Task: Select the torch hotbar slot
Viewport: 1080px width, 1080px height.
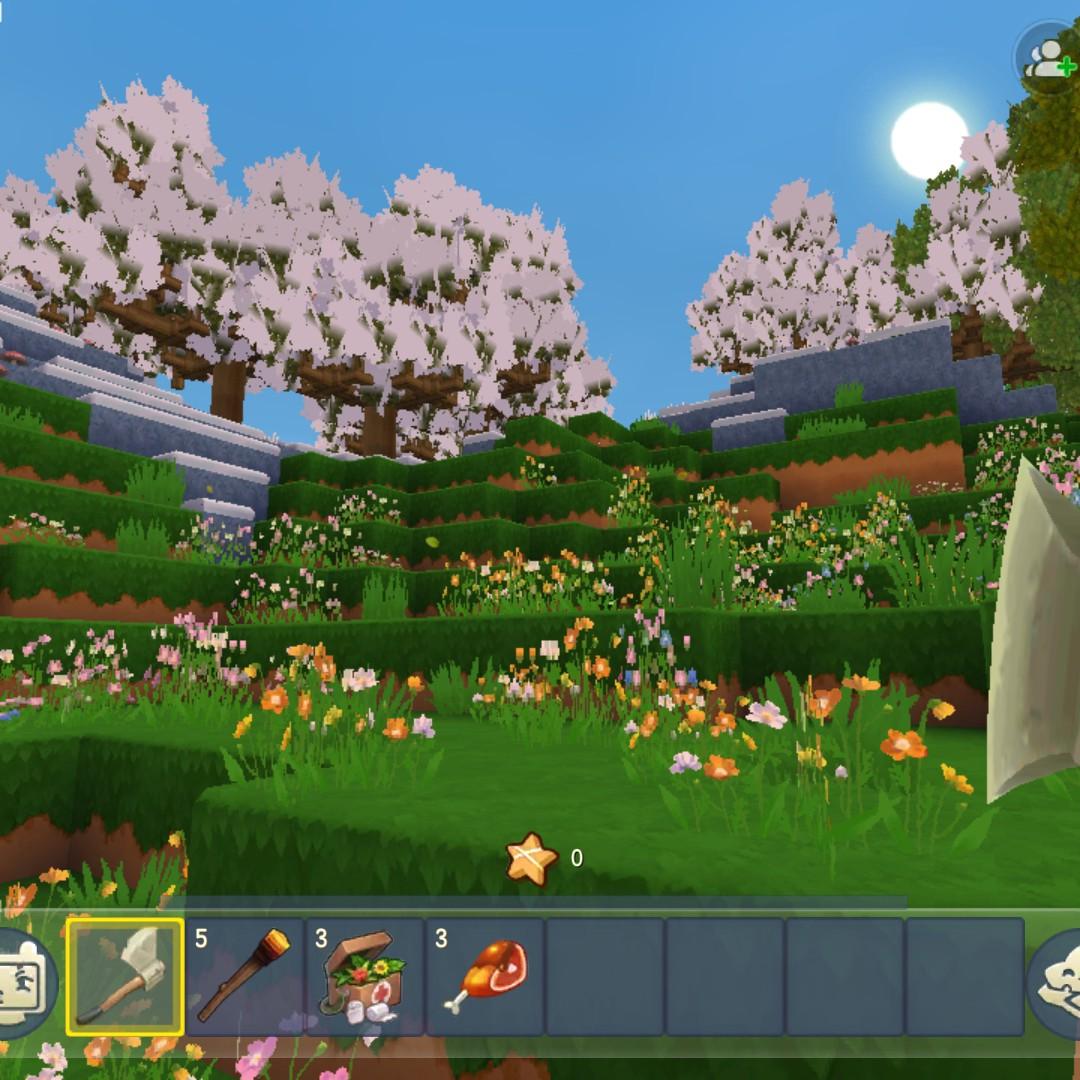Action: tap(245, 976)
